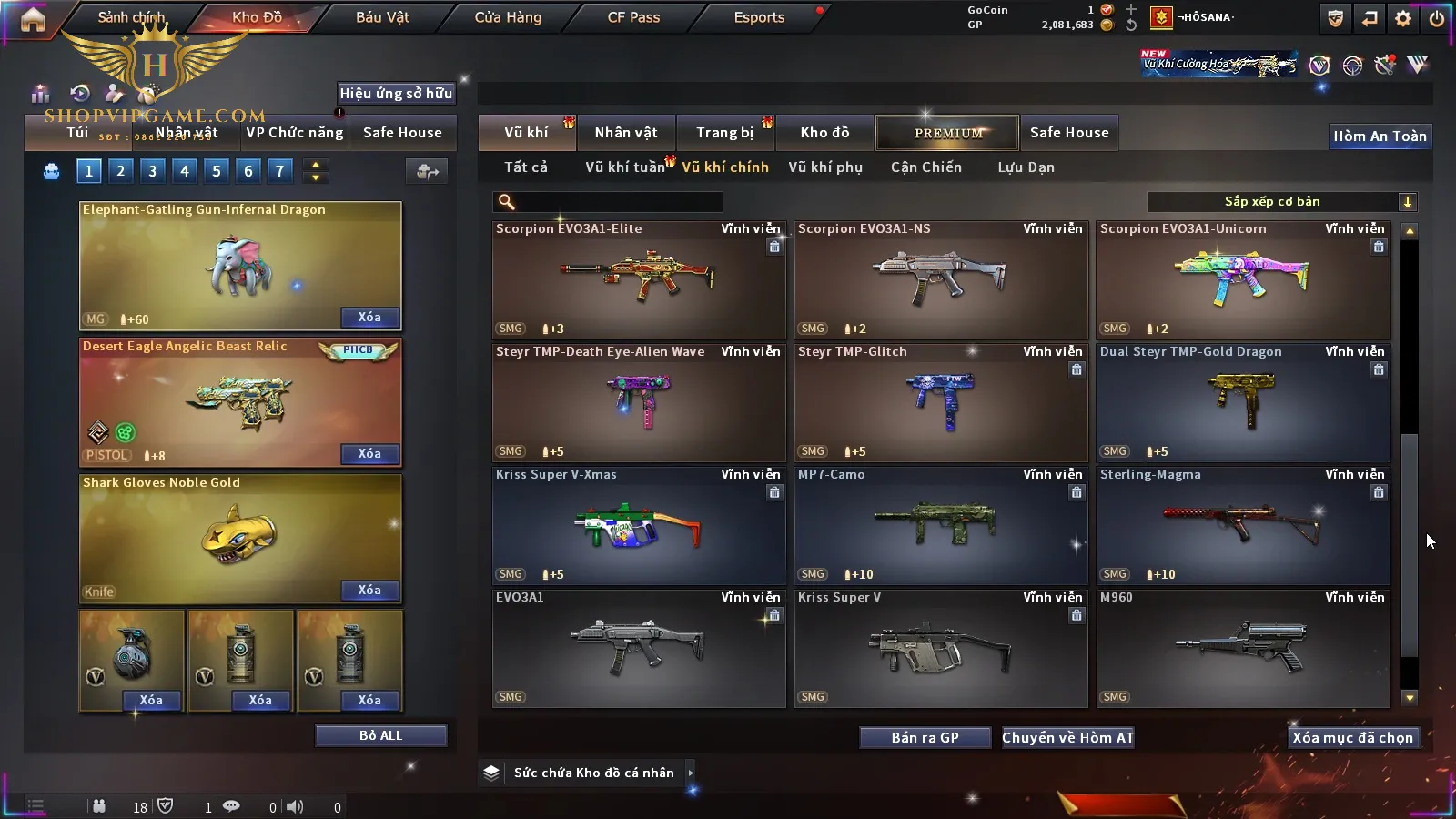Open the gear settings icon
Viewport: 1456px width, 819px height.
pyautogui.click(x=1403, y=18)
